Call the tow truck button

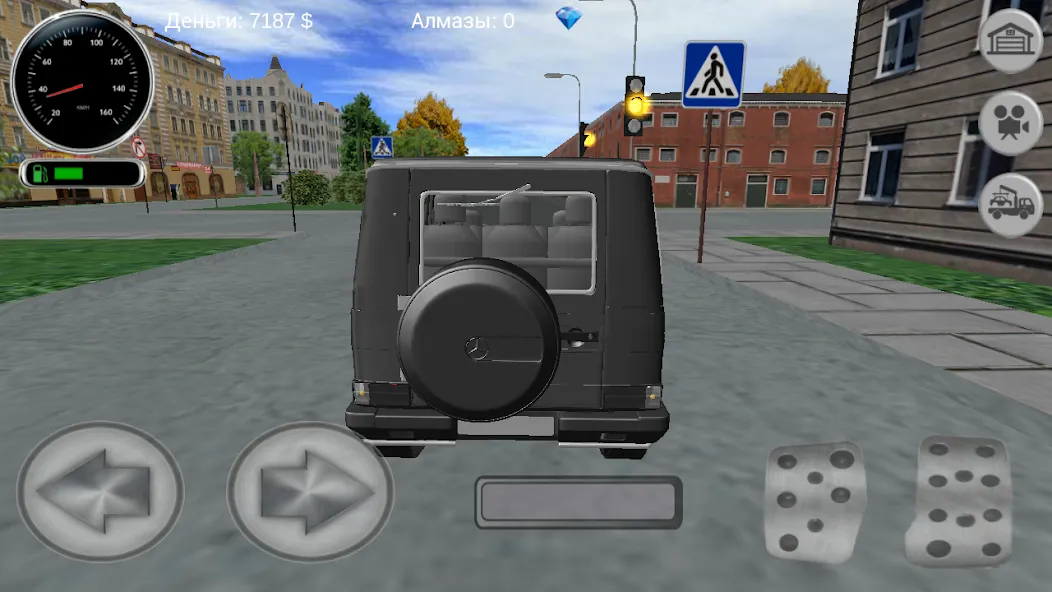(x=1010, y=205)
